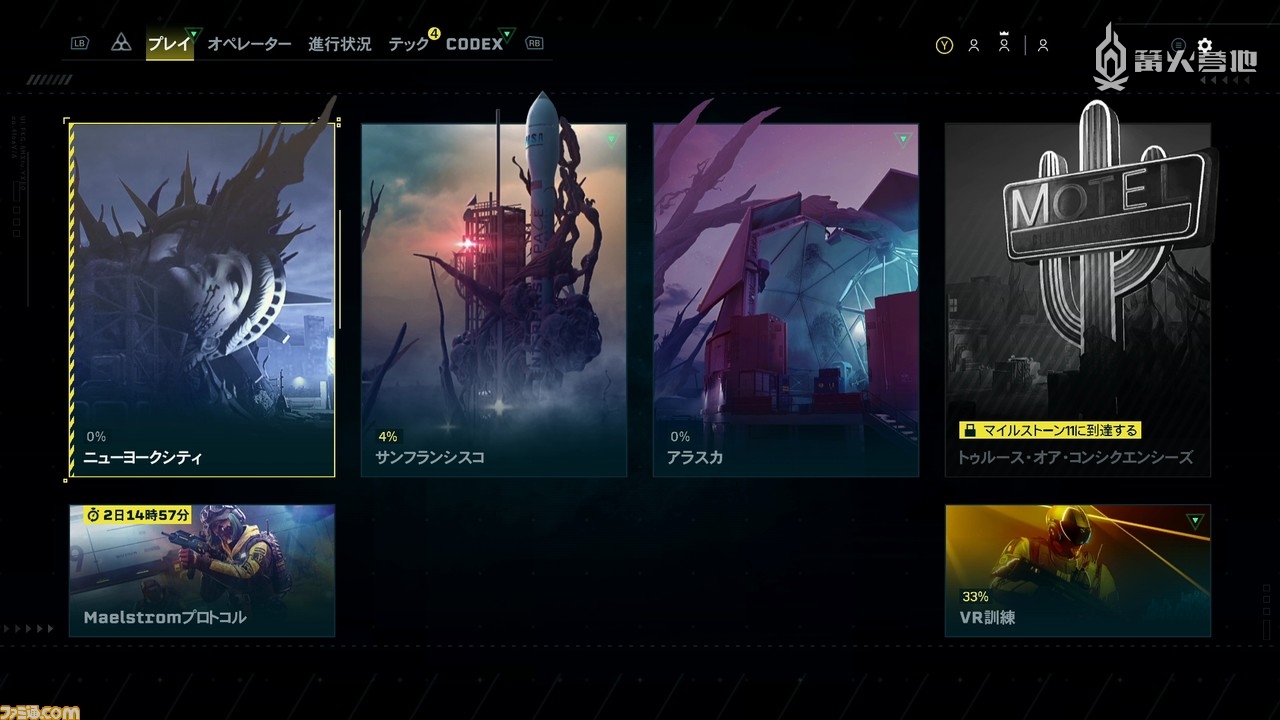
Task: Click the rightmost teammate slot icon
Action: pyautogui.click(x=1043, y=46)
